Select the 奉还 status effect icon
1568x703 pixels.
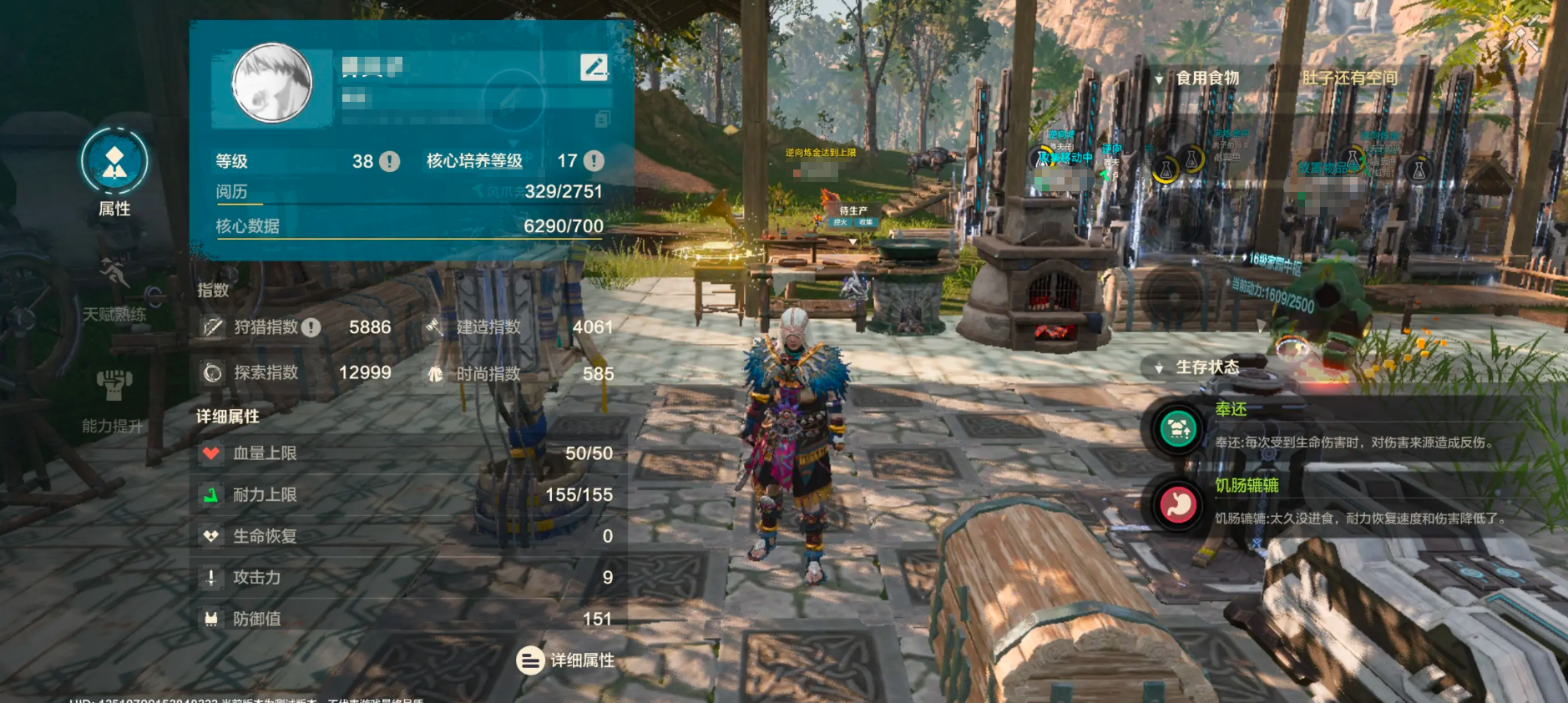pos(1178,429)
